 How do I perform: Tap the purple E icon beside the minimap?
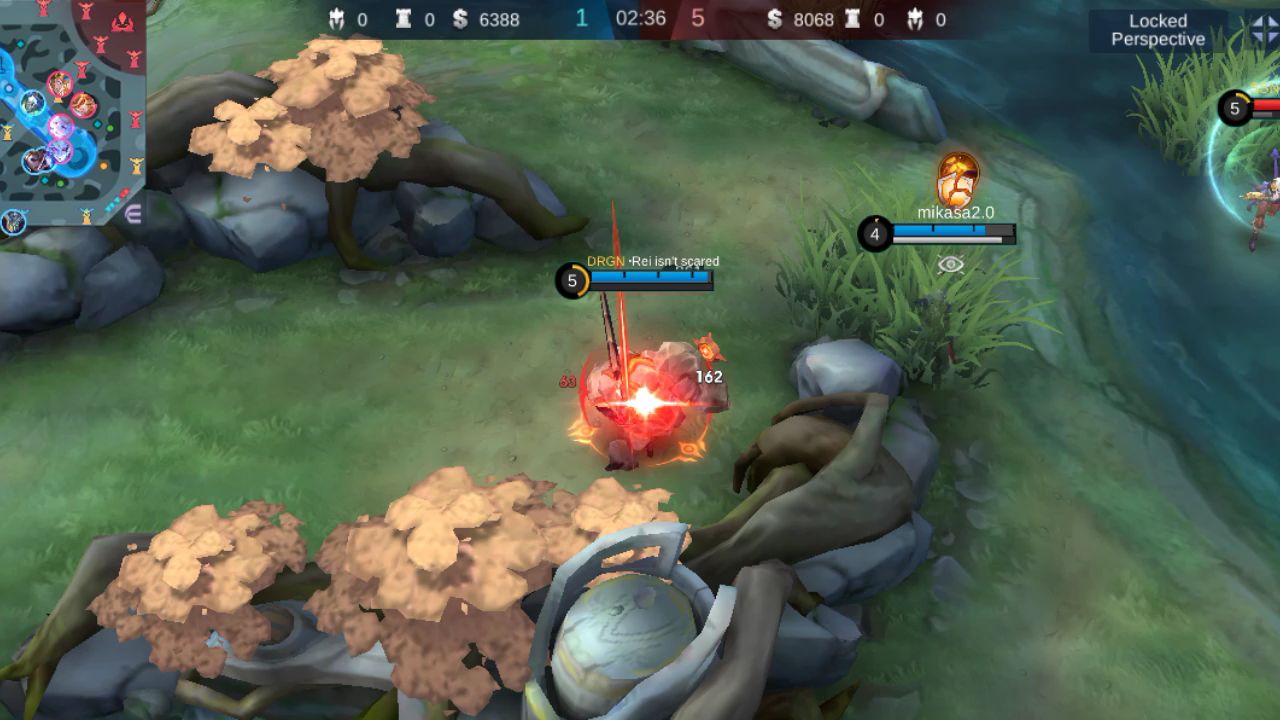pyautogui.click(x=133, y=213)
